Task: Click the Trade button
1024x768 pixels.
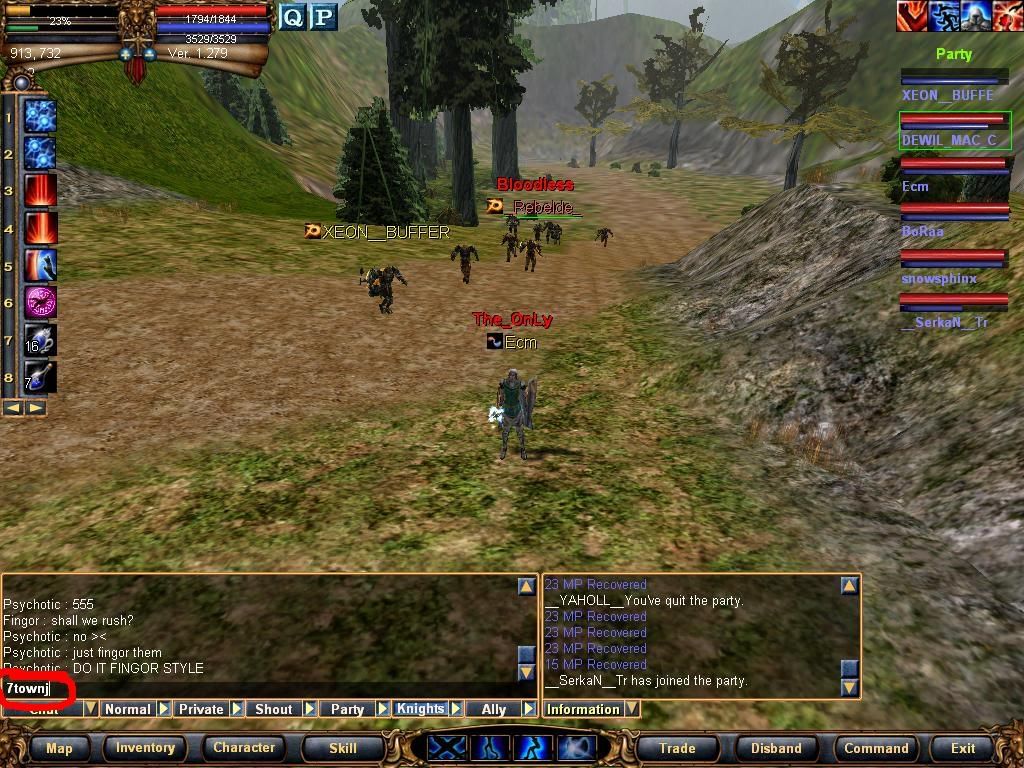Action: (677, 748)
